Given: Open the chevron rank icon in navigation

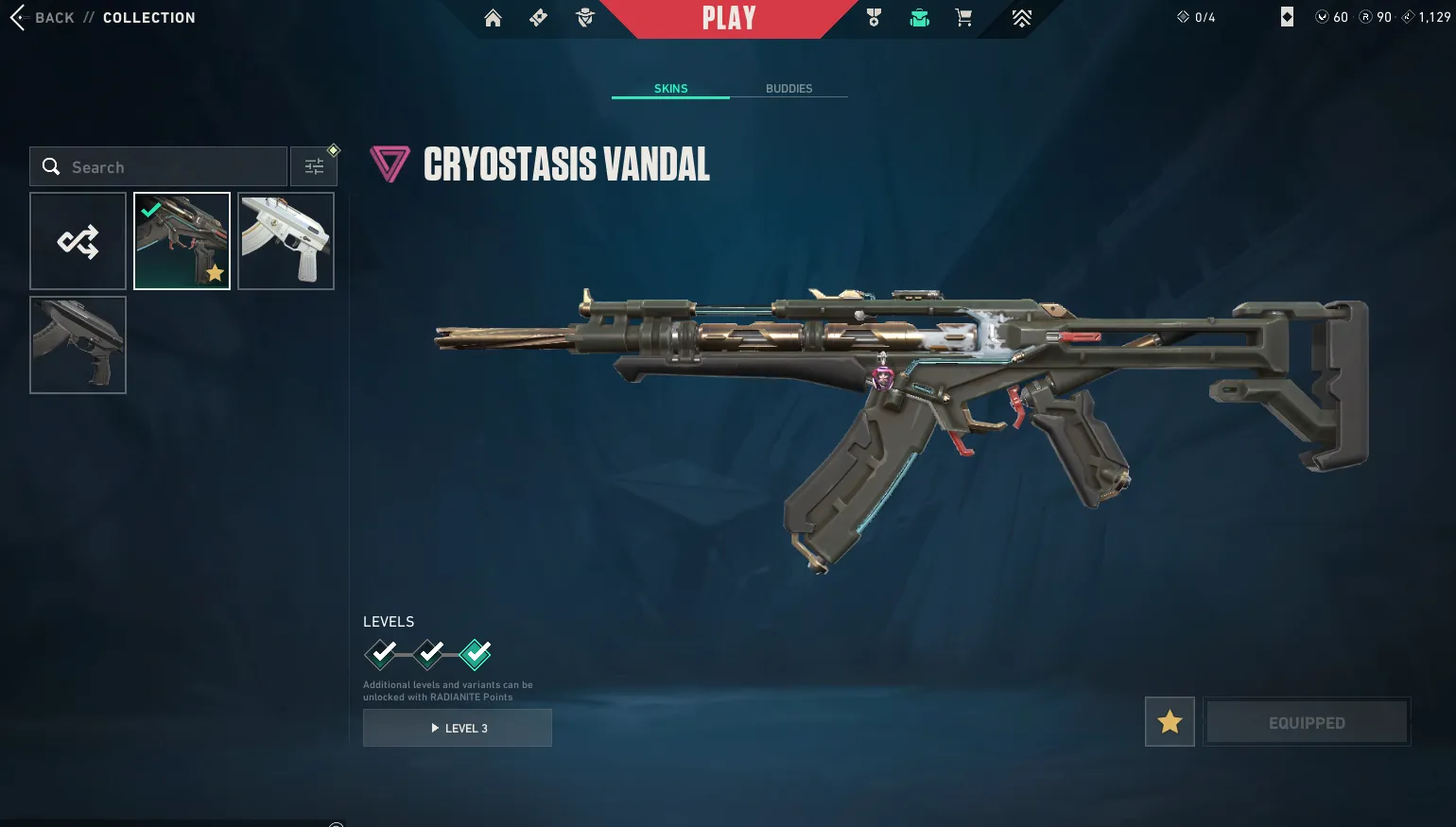Looking at the screenshot, I should [1022, 18].
